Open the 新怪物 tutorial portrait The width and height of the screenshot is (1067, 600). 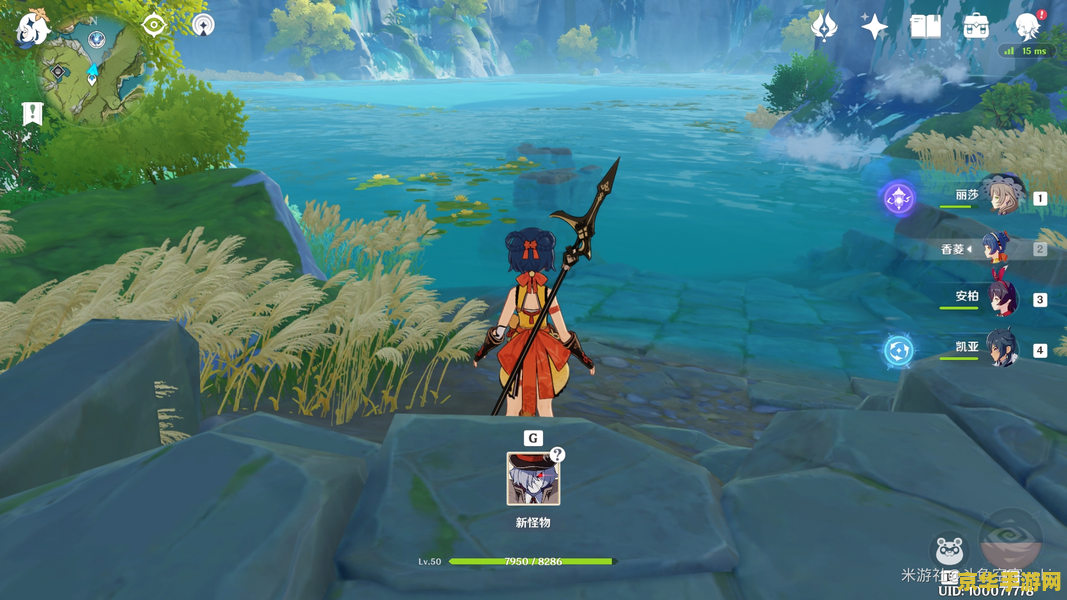(533, 478)
